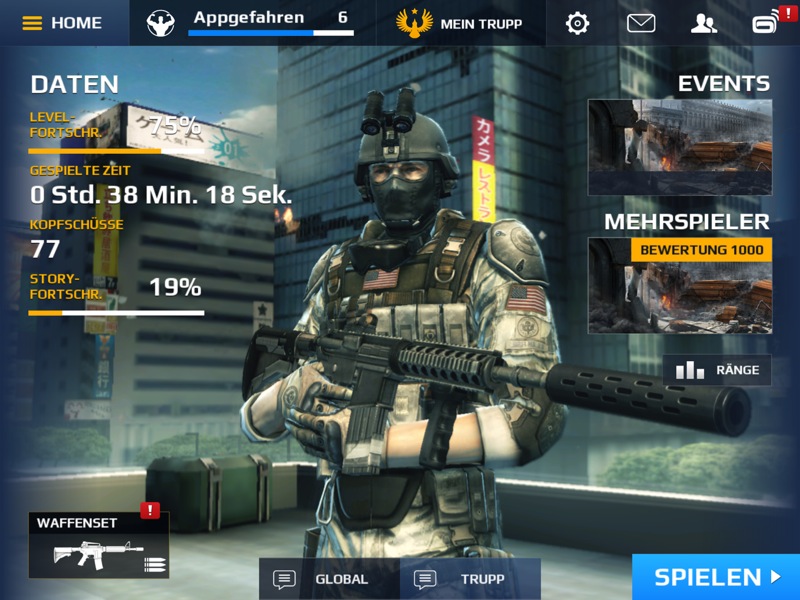Open the HOME menu
The image size is (800, 600).
[62, 22]
